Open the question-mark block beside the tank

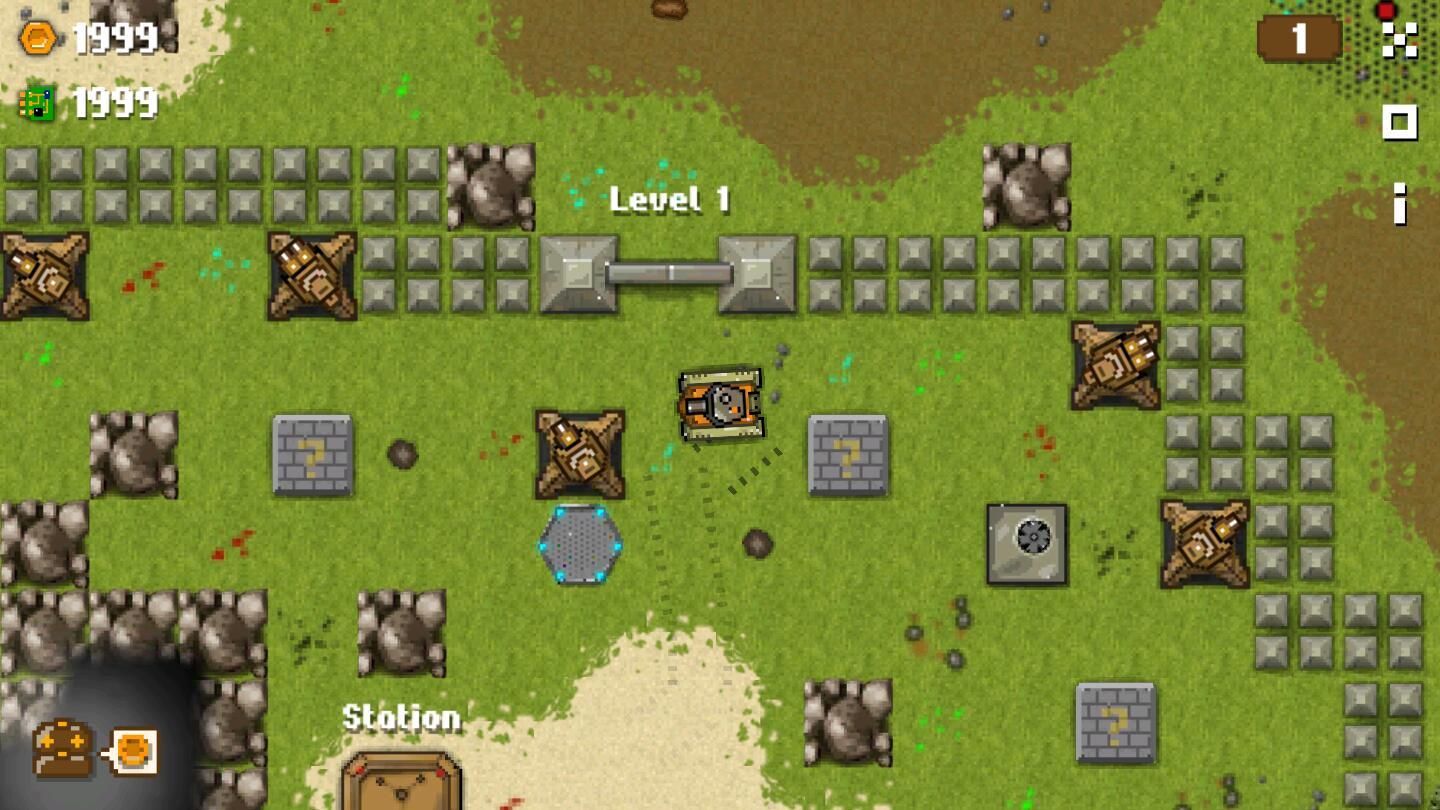click(x=847, y=455)
